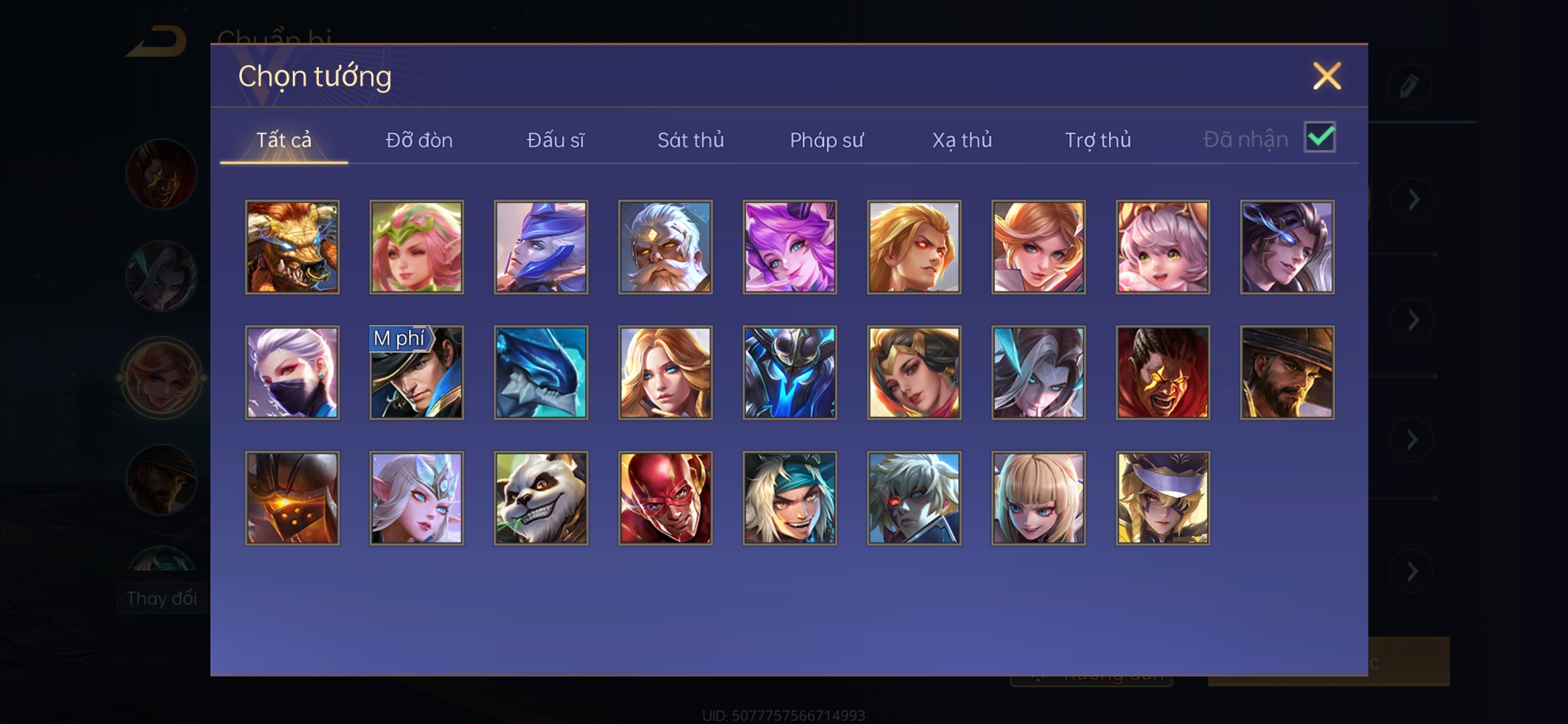This screenshot has width=1568, height=724.
Task: Select the bearded hero with straw hat
Action: click(1287, 373)
